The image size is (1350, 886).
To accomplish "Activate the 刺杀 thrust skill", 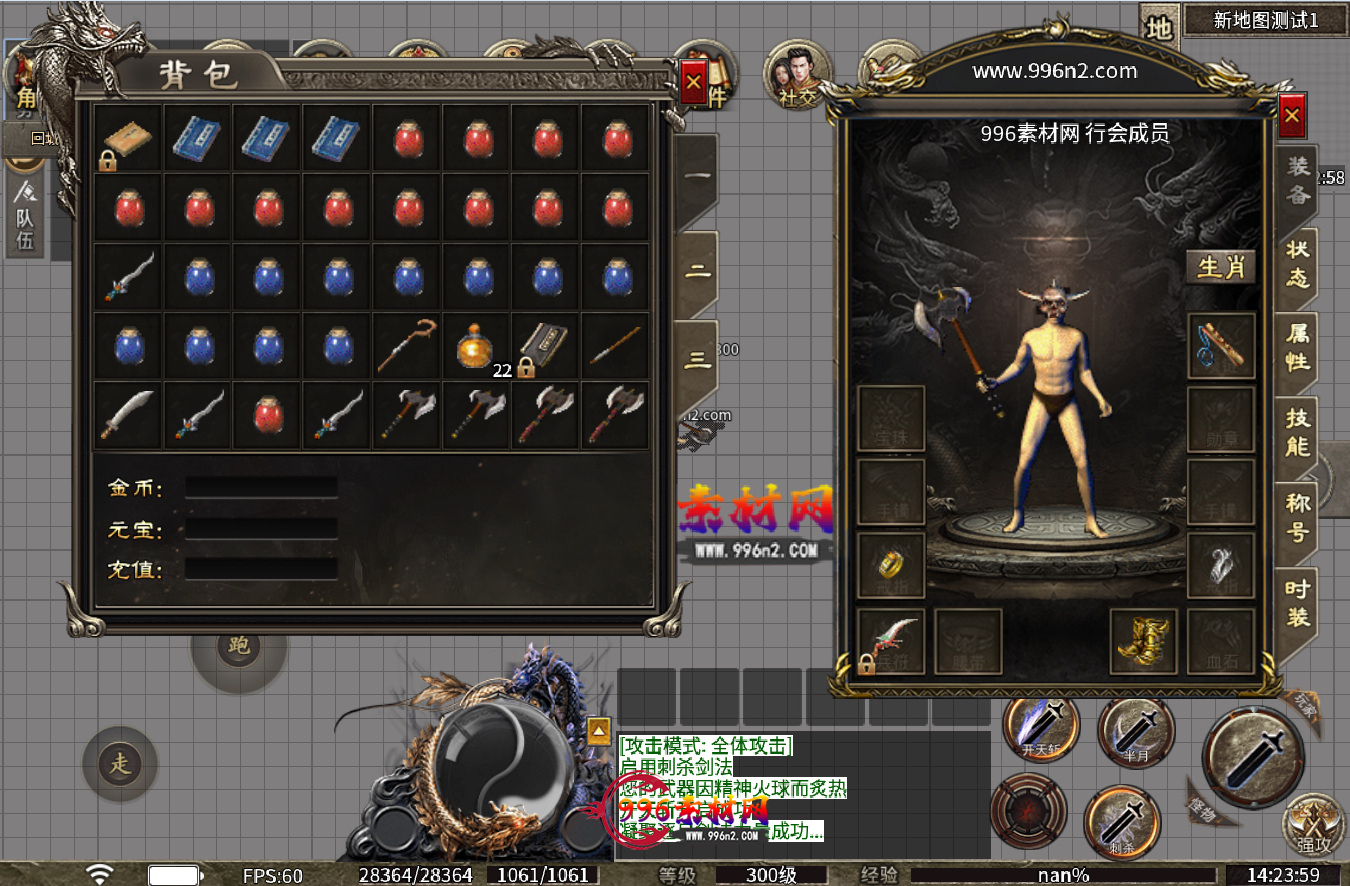I will 1122,822.
